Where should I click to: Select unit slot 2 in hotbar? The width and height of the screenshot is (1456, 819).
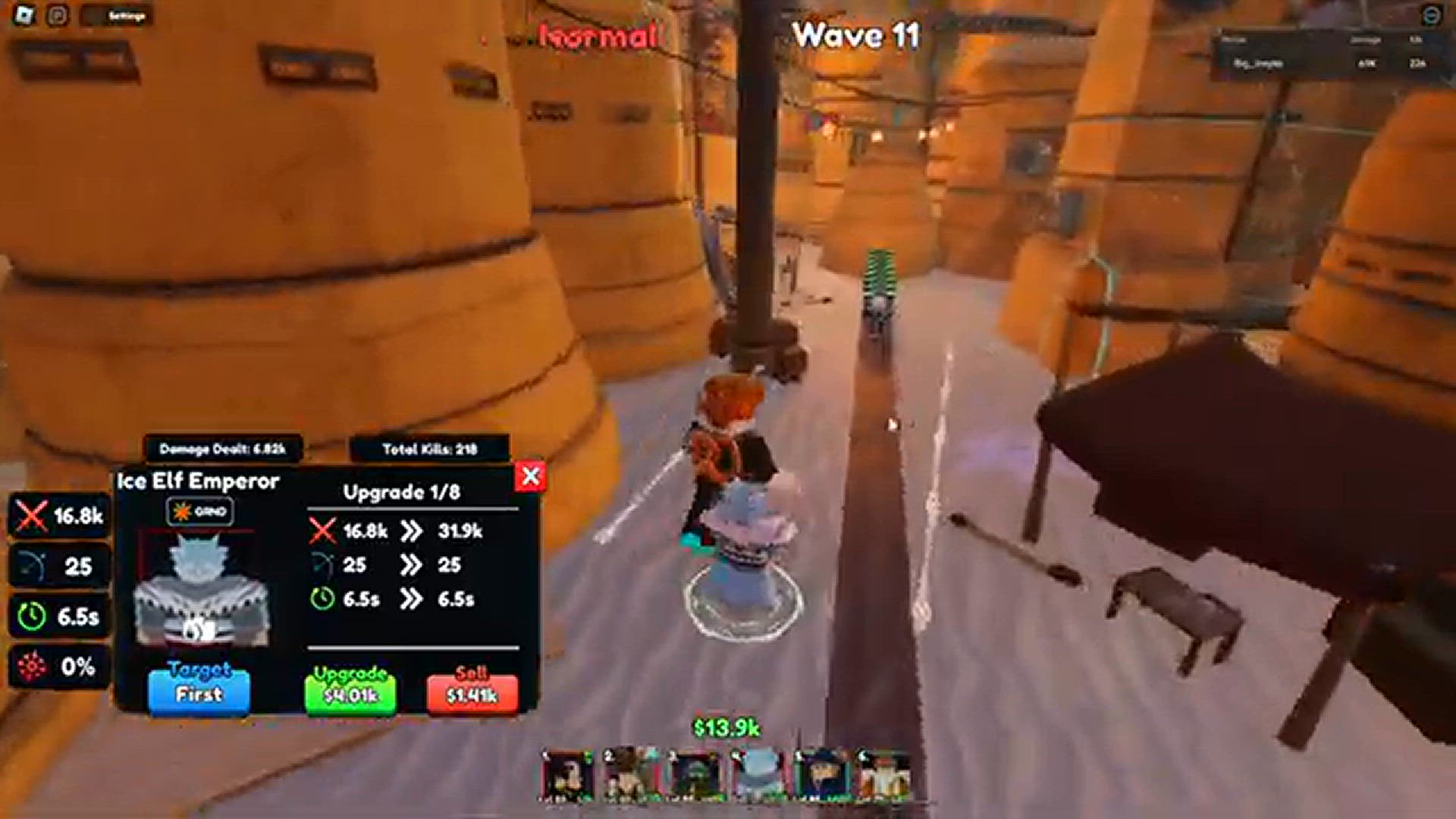tap(631, 775)
